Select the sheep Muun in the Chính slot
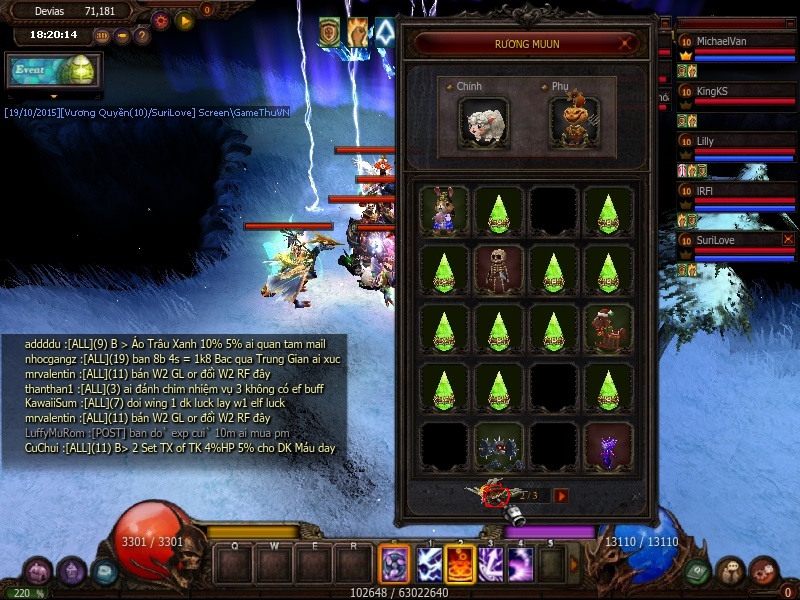 [x=484, y=120]
